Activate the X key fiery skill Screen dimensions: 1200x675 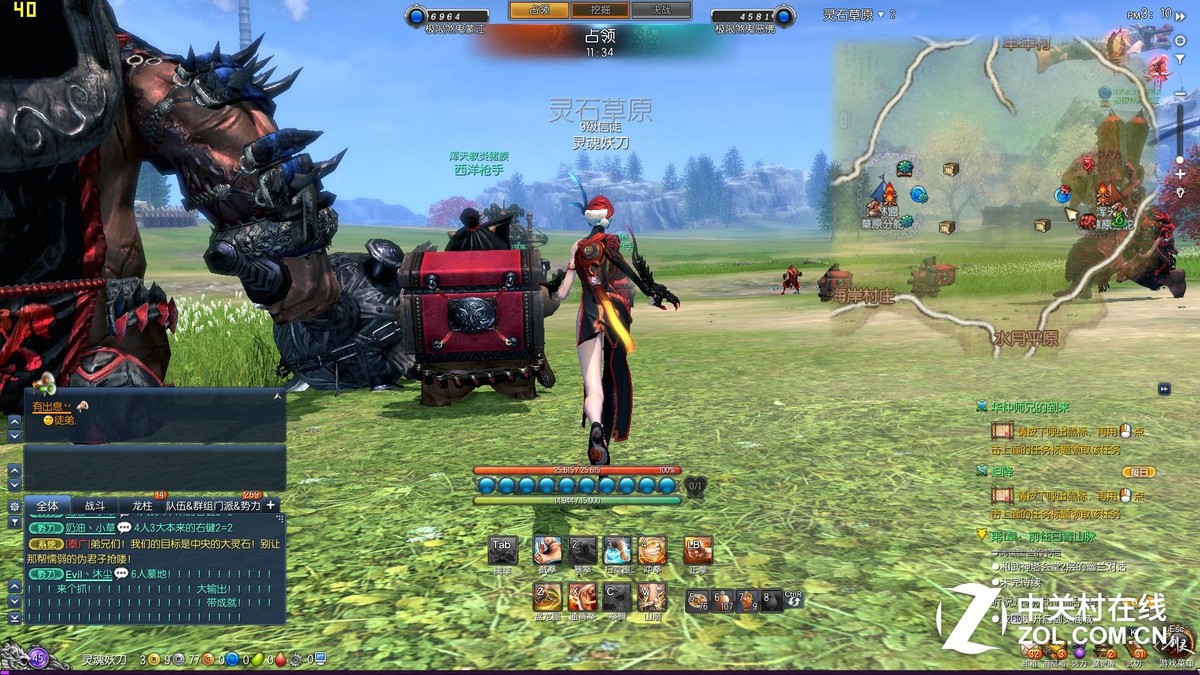(582, 597)
